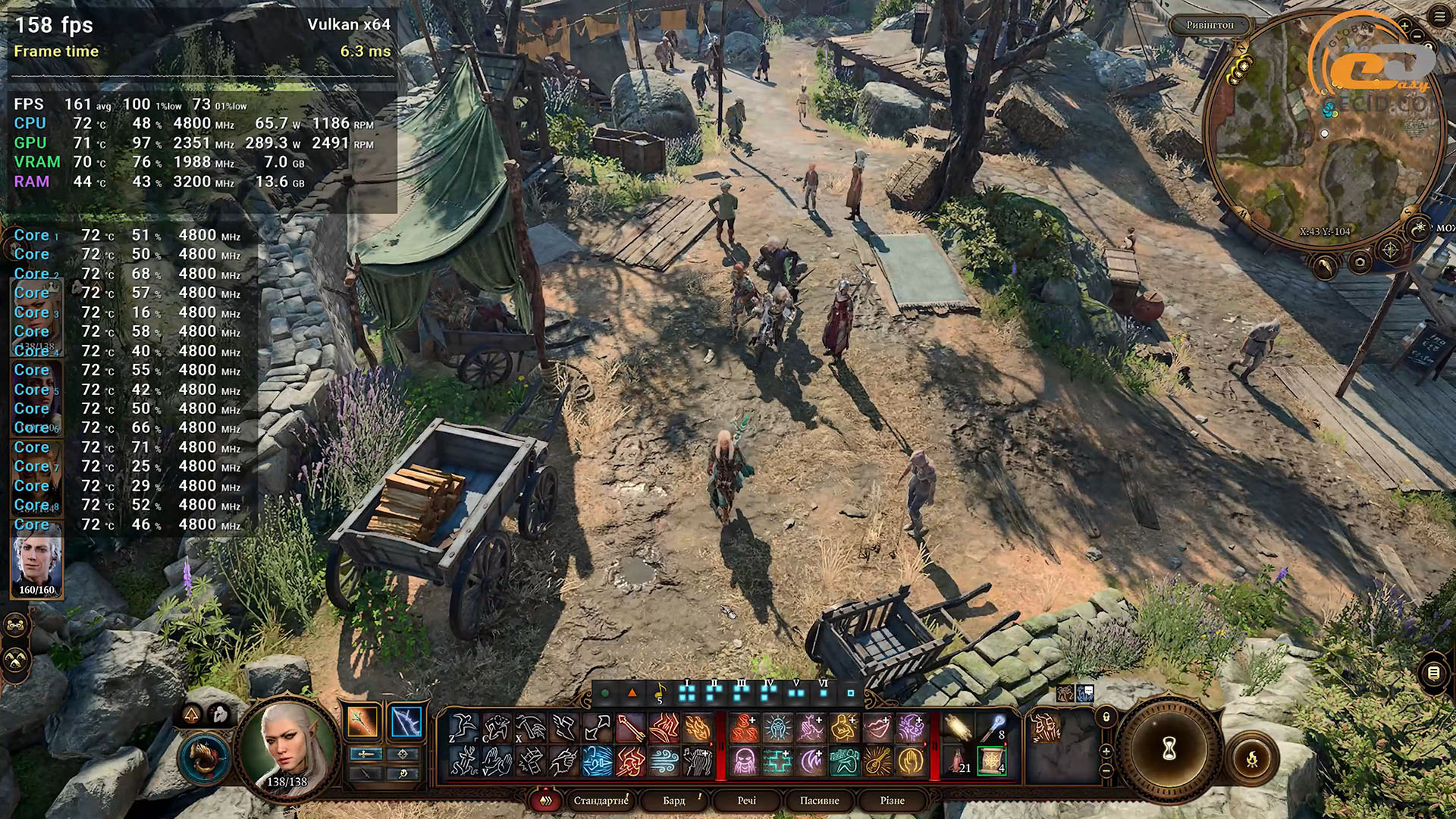Viewport: 1456px width, 819px height.
Task: Switch to the Стандартне hotbar tab
Action: (x=601, y=801)
